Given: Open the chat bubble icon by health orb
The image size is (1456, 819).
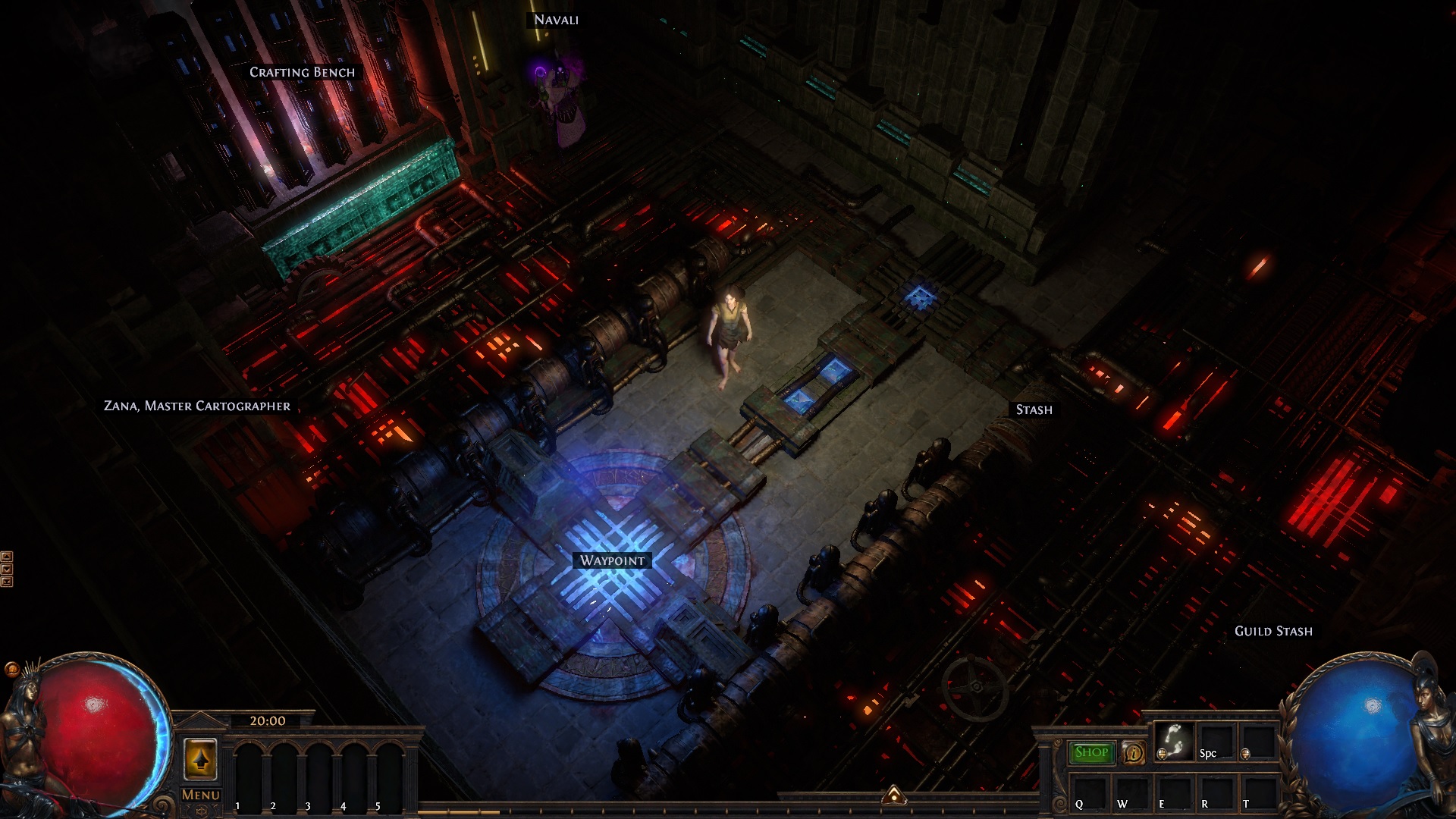Looking at the screenshot, I should click(11, 669).
